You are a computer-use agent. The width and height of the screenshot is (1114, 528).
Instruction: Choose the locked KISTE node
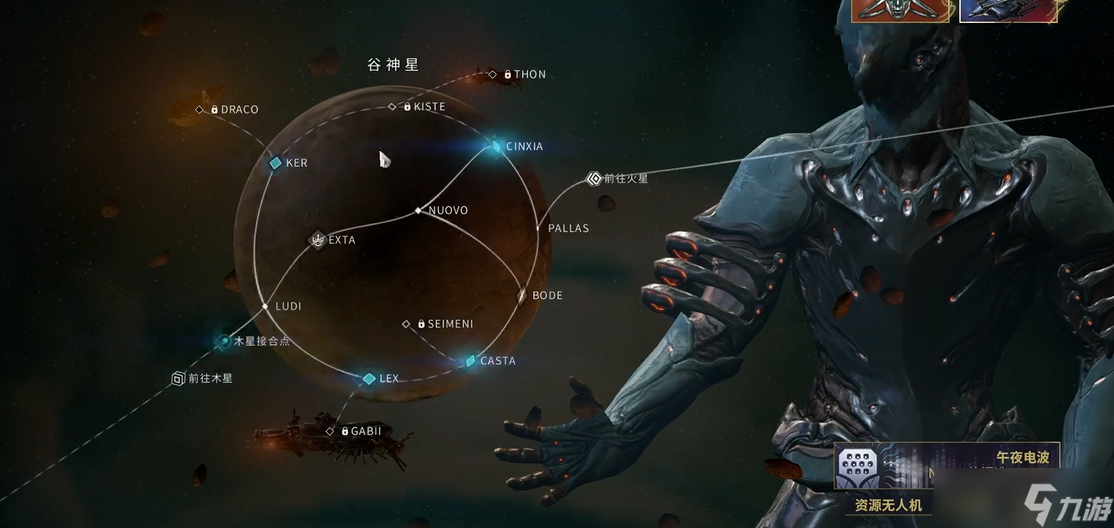coord(393,106)
